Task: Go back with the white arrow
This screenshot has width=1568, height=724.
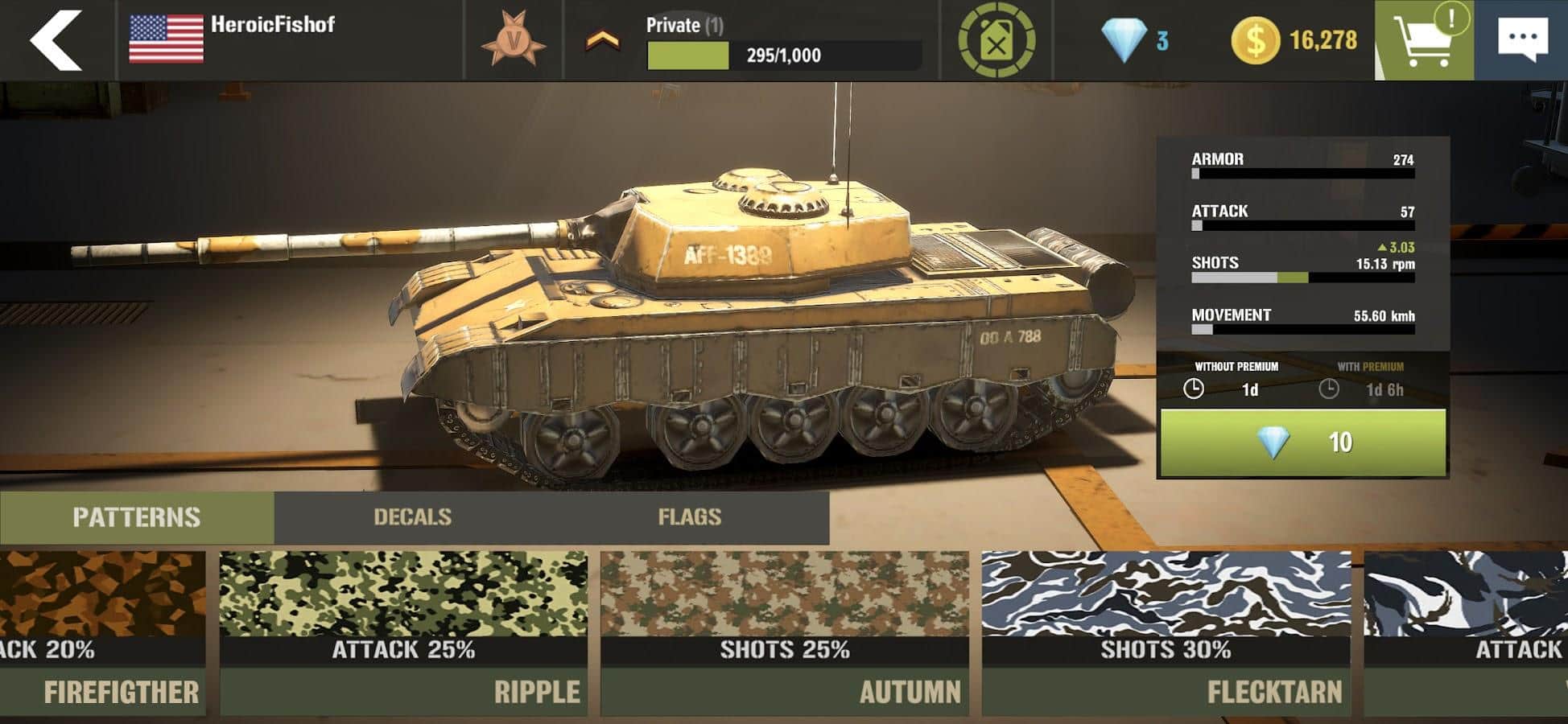Action: pyautogui.click(x=55, y=39)
